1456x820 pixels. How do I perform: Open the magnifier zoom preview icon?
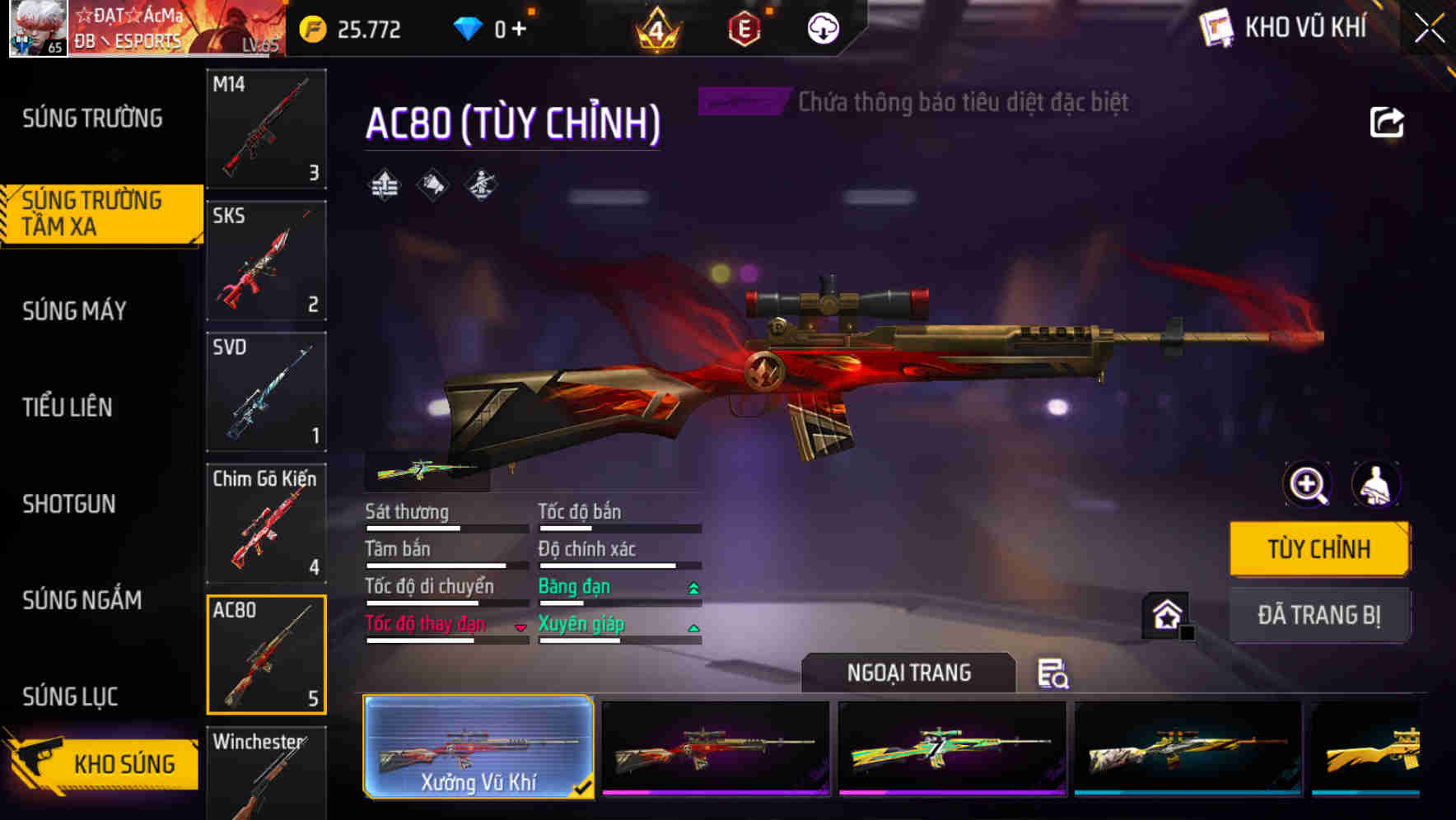pyautogui.click(x=1306, y=485)
